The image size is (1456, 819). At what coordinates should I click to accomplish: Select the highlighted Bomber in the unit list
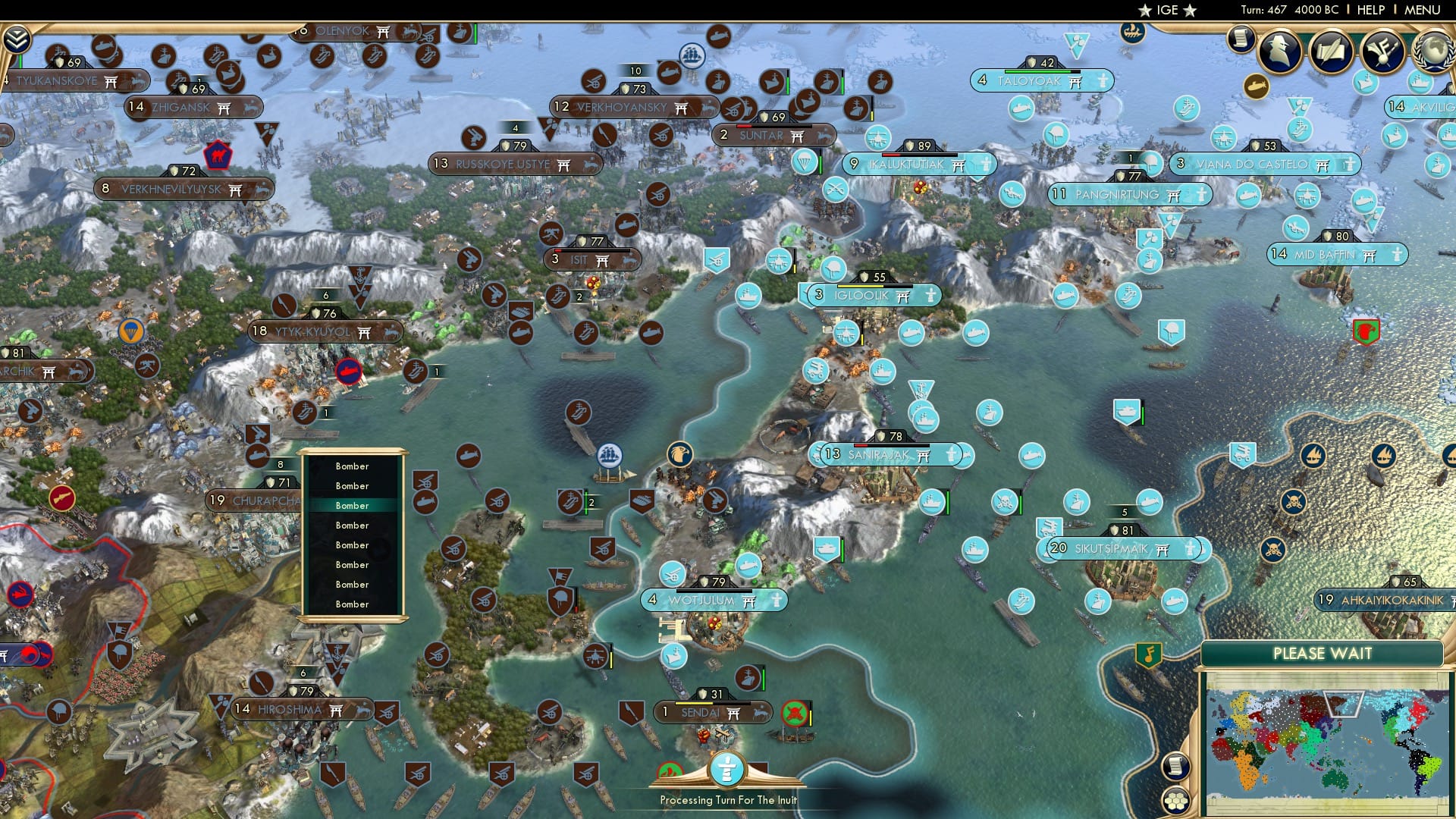click(x=353, y=505)
